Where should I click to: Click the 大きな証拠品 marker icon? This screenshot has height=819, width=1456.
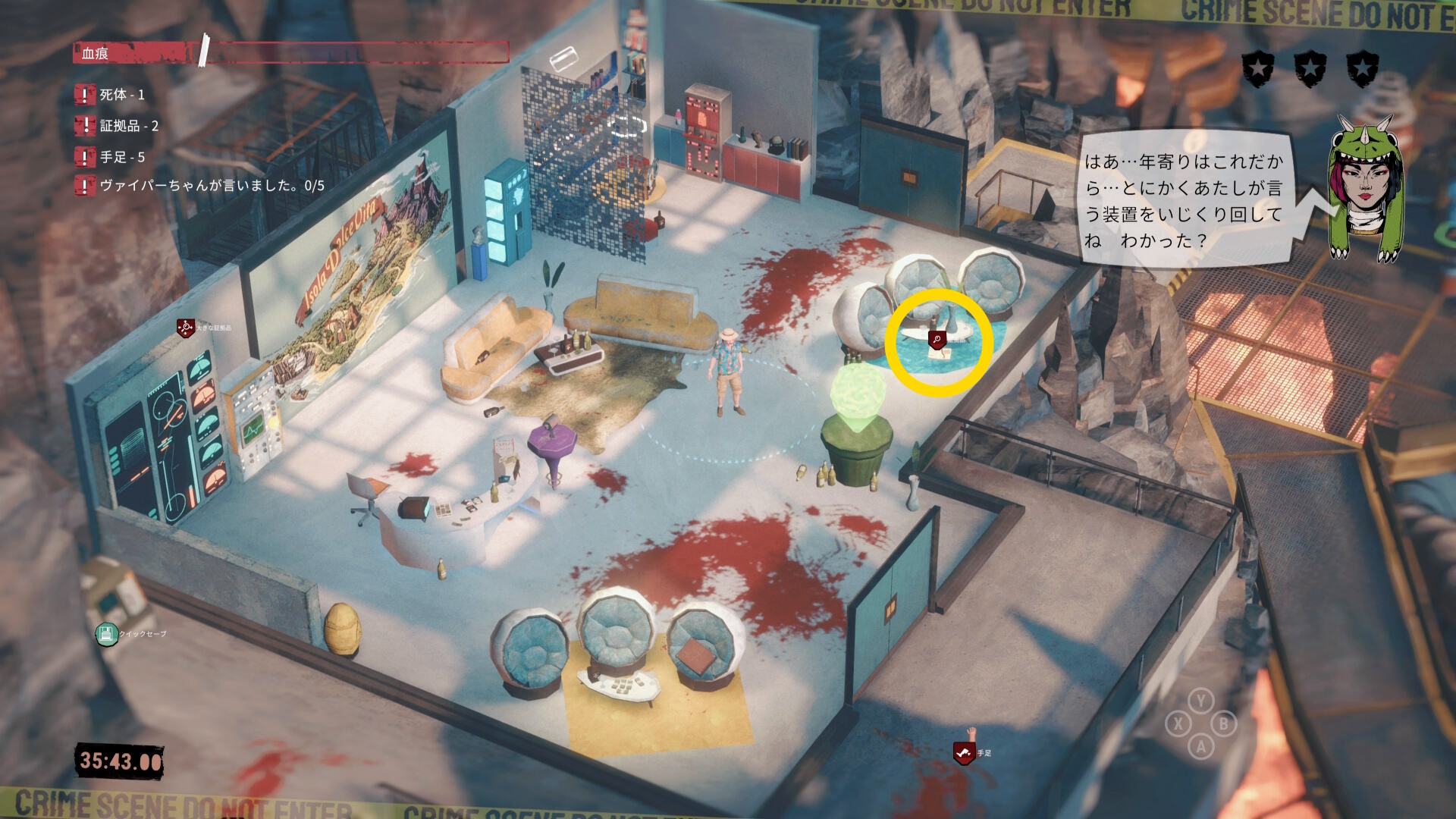(x=186, y=328)
